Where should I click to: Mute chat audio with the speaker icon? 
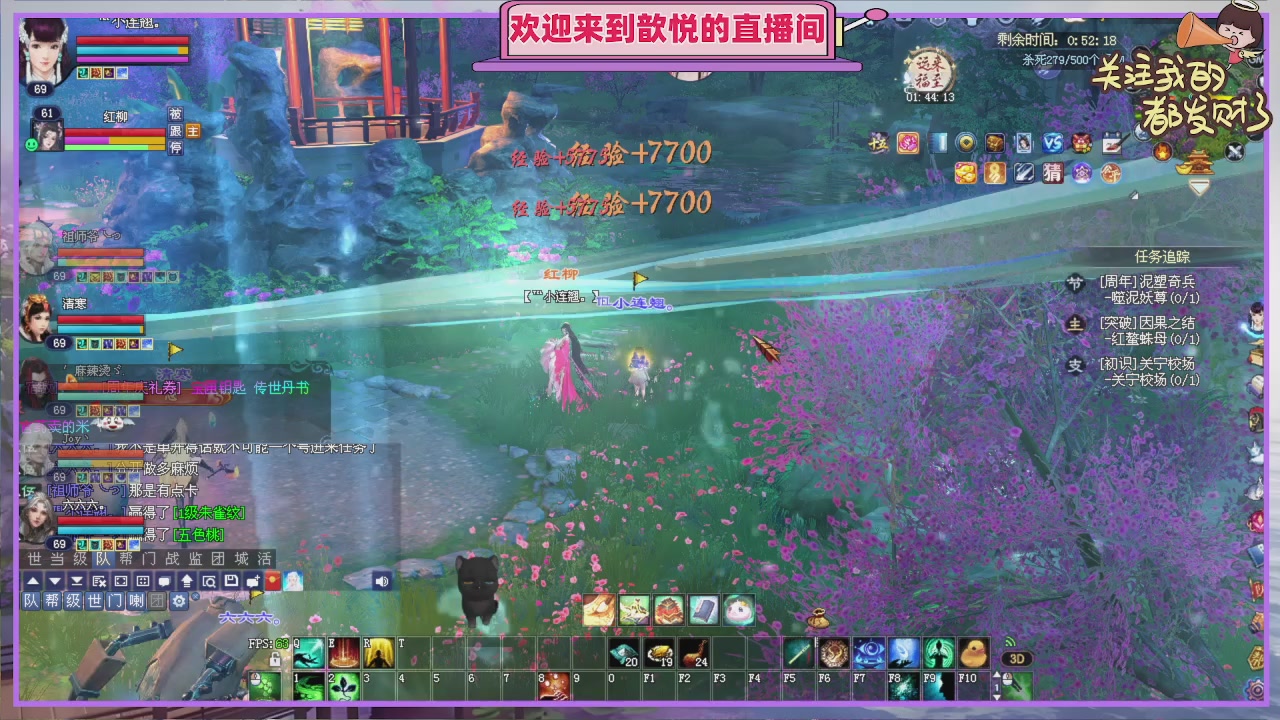pyautogui.click(x=382, y=581)
